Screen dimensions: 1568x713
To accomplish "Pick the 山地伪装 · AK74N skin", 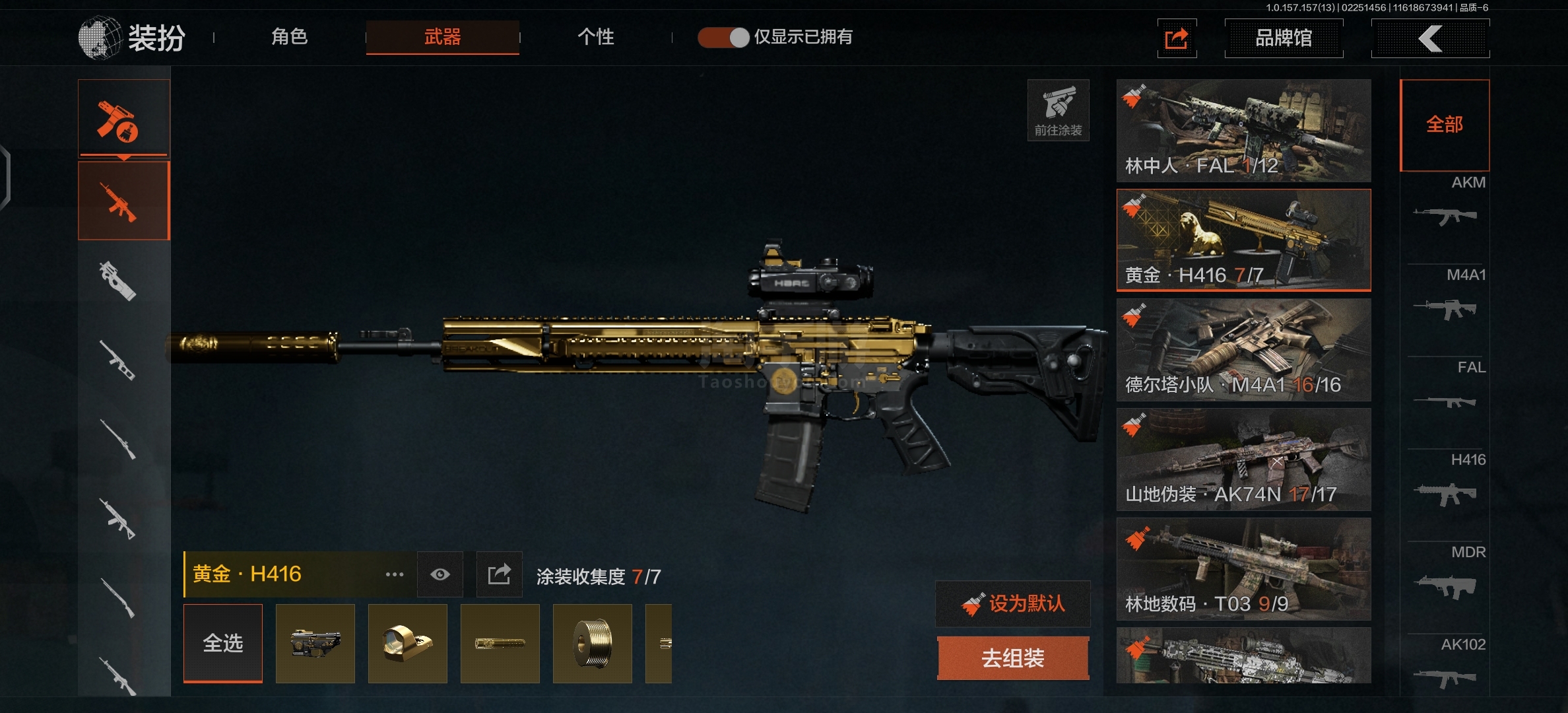I will pos(1243,459).
